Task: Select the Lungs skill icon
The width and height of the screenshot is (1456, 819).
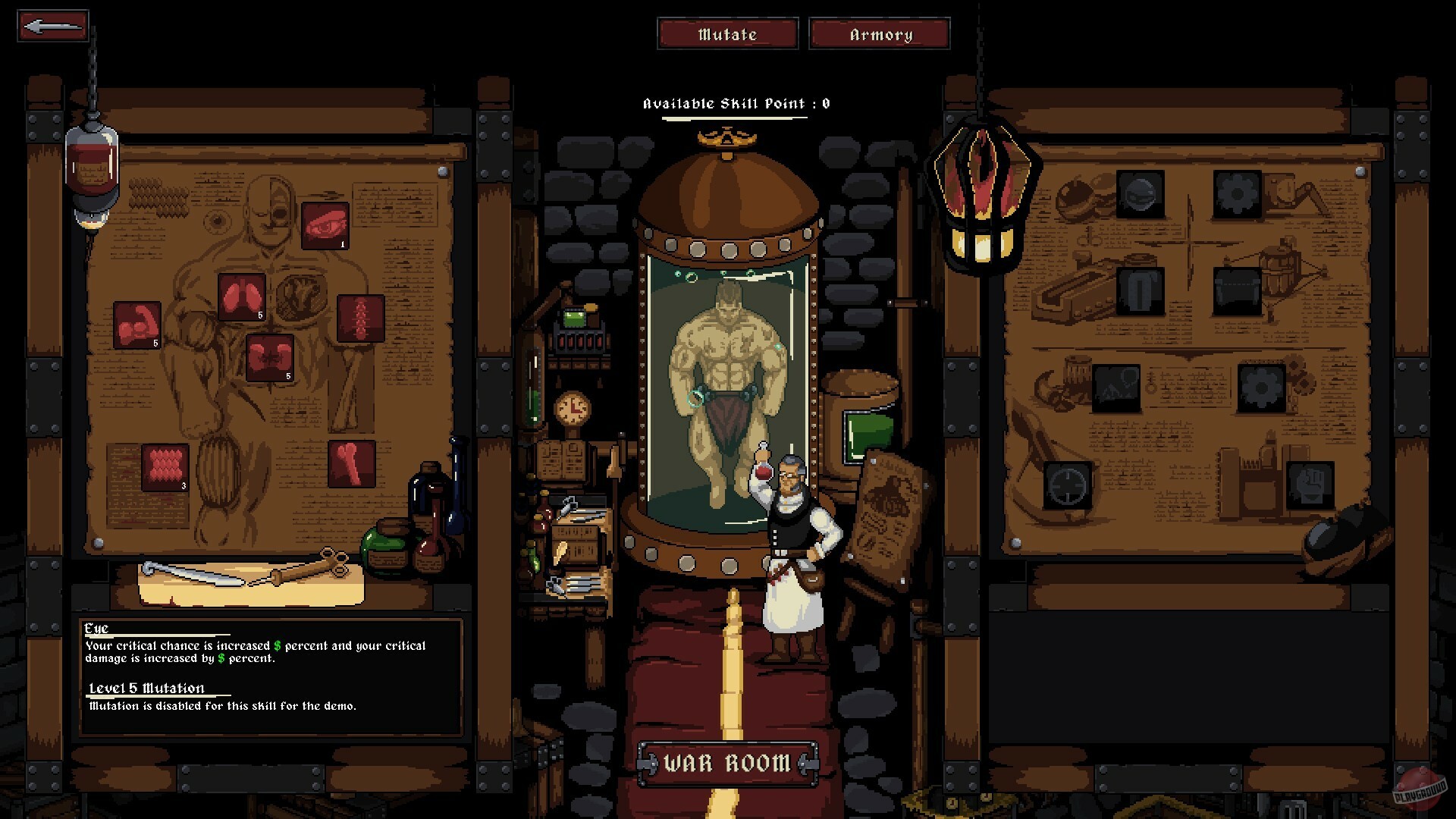Action: [x=242, y=297]
